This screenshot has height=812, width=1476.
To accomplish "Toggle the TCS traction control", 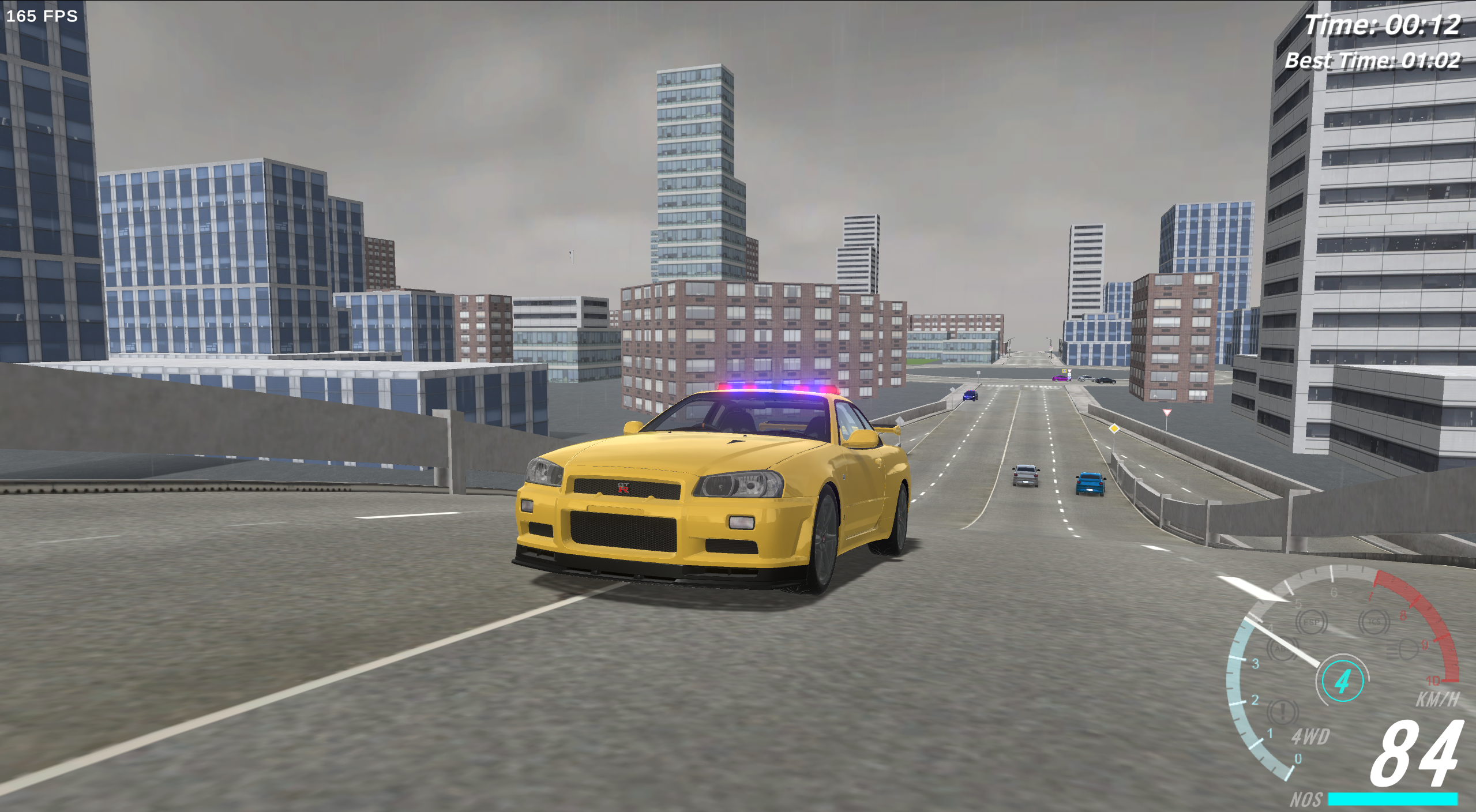I will click(1376, 622).
